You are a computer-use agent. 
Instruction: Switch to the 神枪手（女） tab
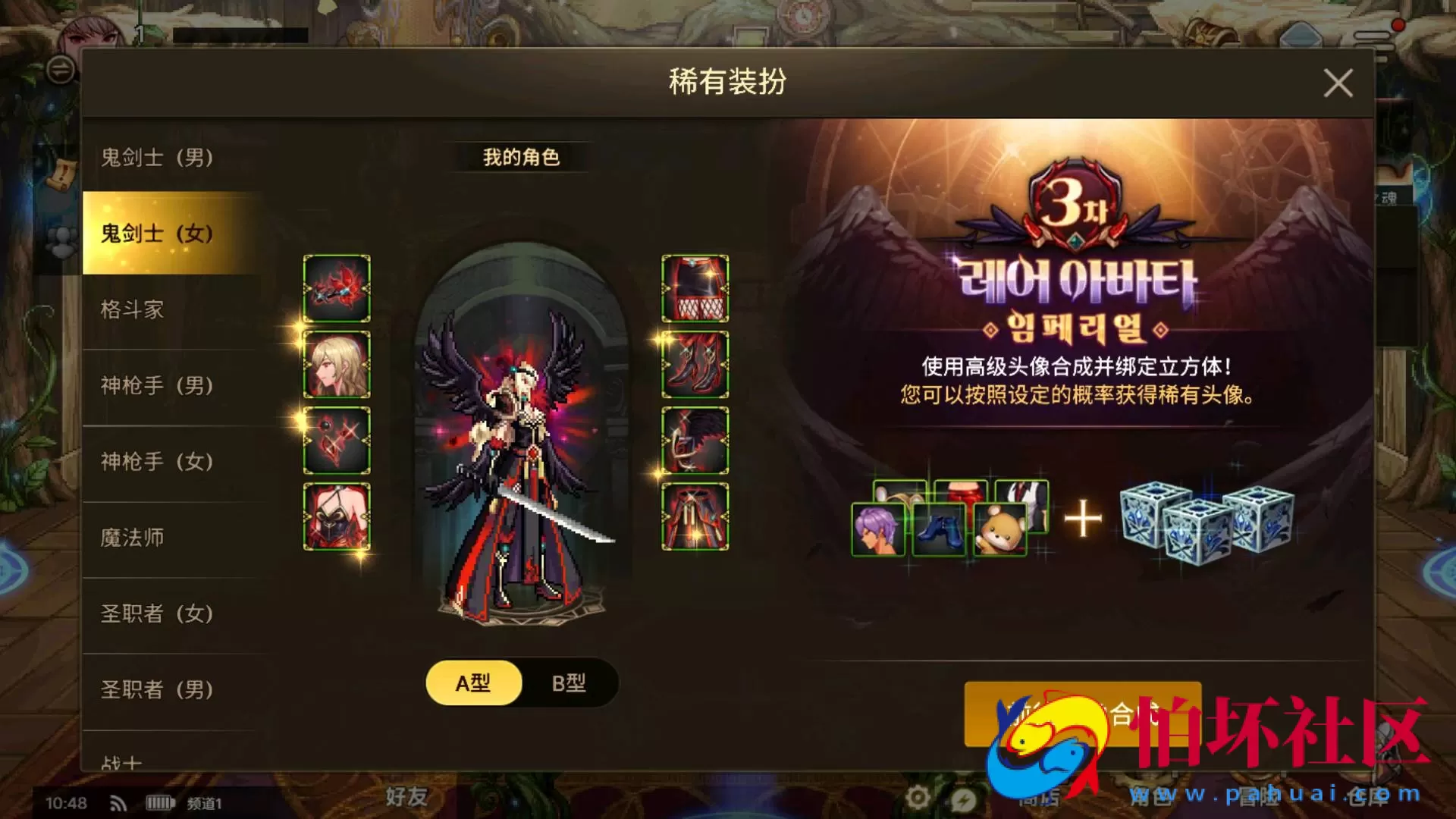tap(155, 461)
